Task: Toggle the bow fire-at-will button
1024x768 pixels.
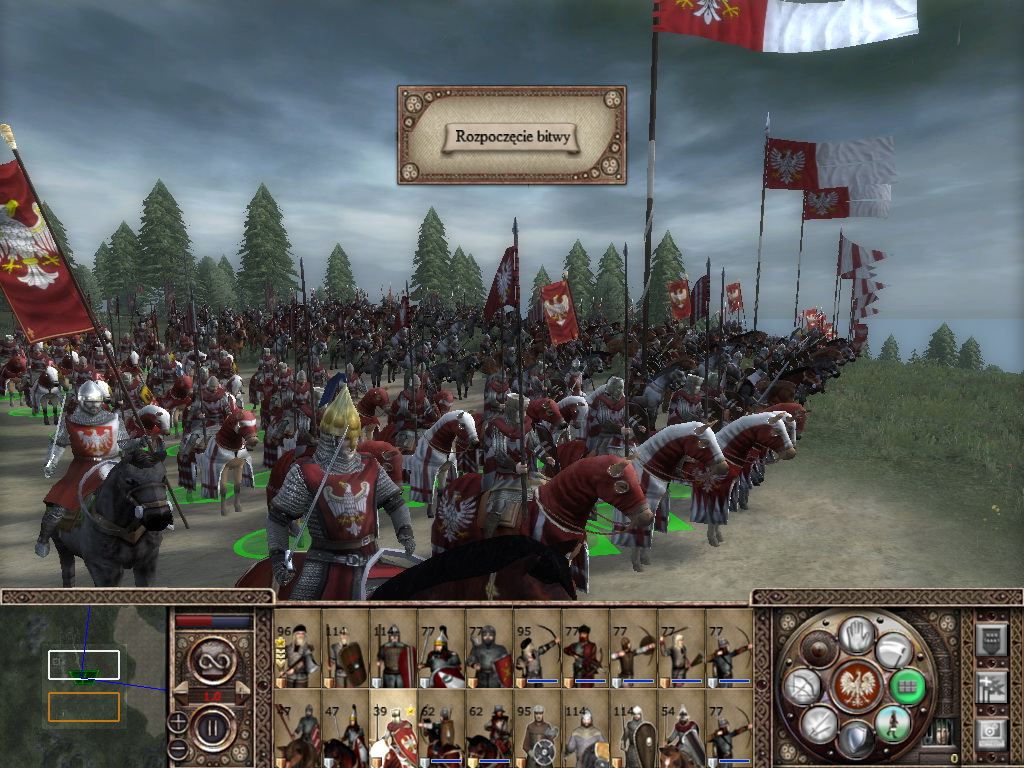Action: tap(803, 685)
